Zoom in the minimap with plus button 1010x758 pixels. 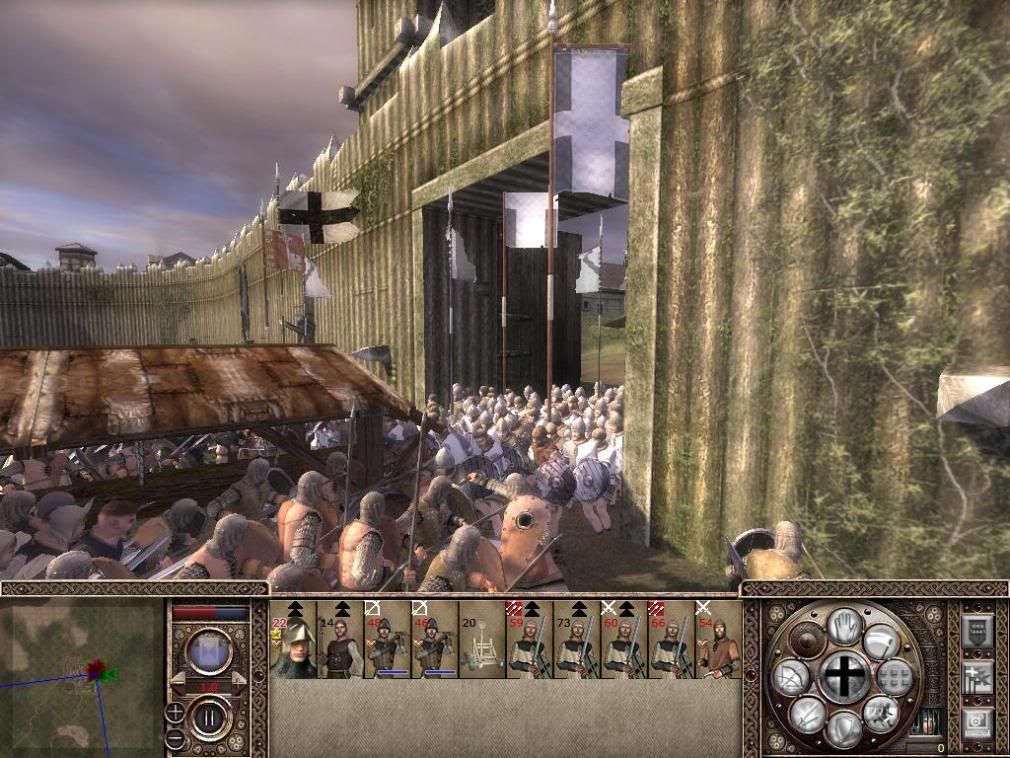tap(175, 713)
